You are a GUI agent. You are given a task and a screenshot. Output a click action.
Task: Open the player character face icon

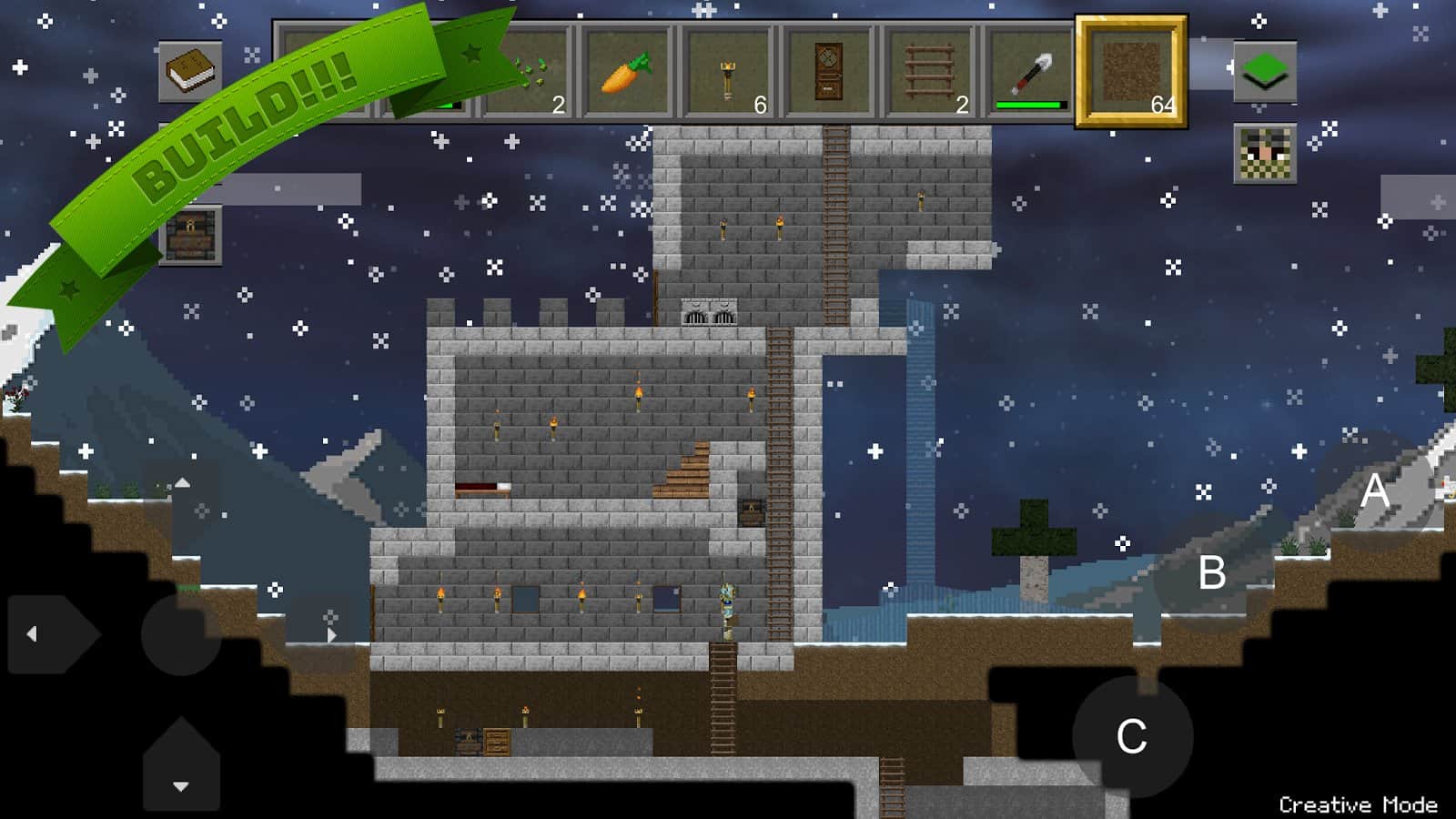1265,154
